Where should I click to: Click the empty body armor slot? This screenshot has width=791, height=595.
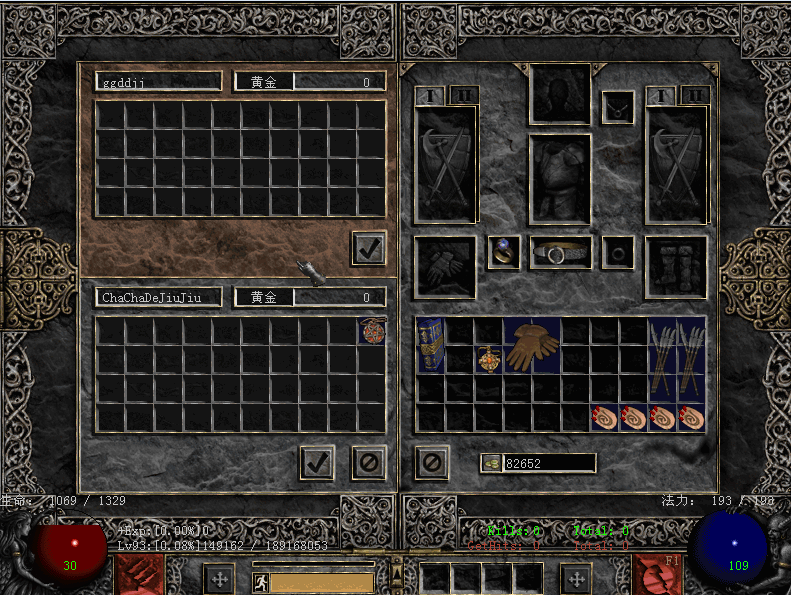coord(560,179)
